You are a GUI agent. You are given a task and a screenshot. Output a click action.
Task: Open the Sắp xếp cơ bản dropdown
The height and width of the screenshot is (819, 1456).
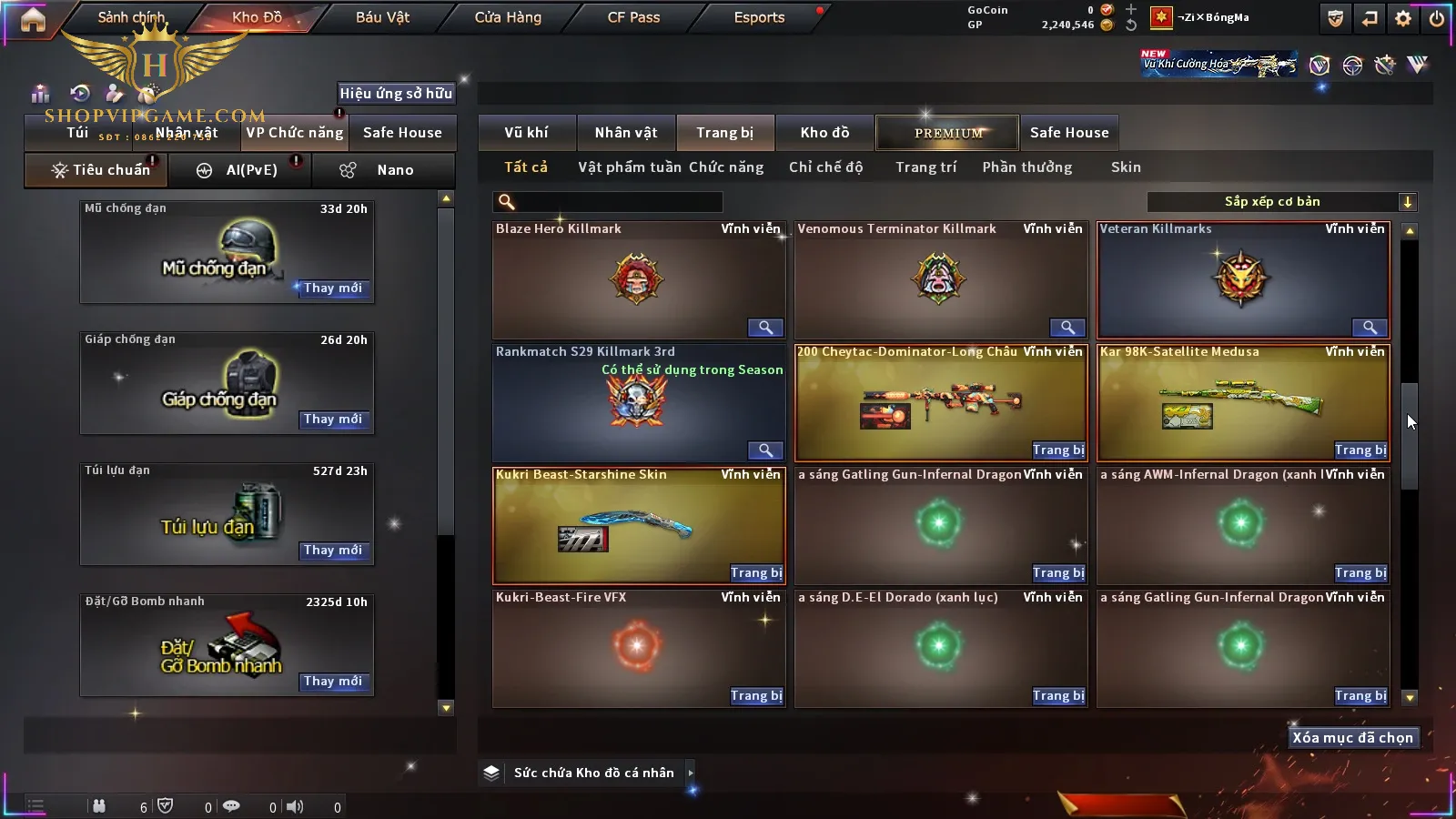pyautogui.click(x=1281, y=202)
